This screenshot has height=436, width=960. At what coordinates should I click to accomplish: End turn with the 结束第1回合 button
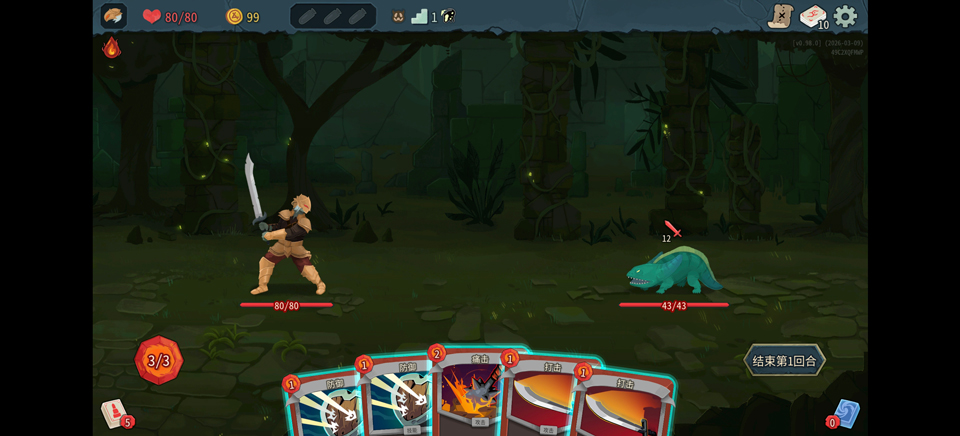[x=785, y=360]
